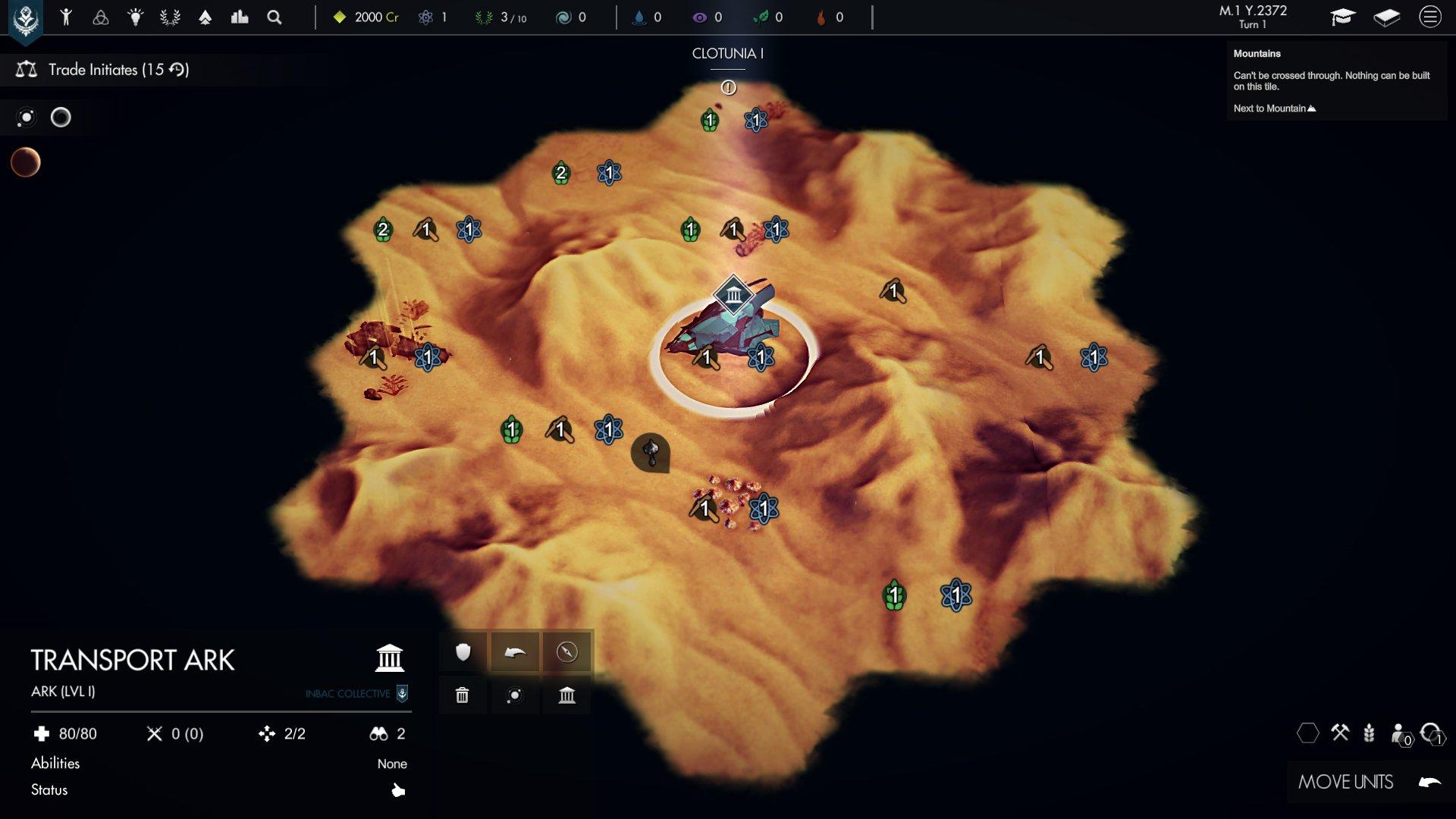
Task: Open the research lightbulb panel
Action: click(134, 17)
